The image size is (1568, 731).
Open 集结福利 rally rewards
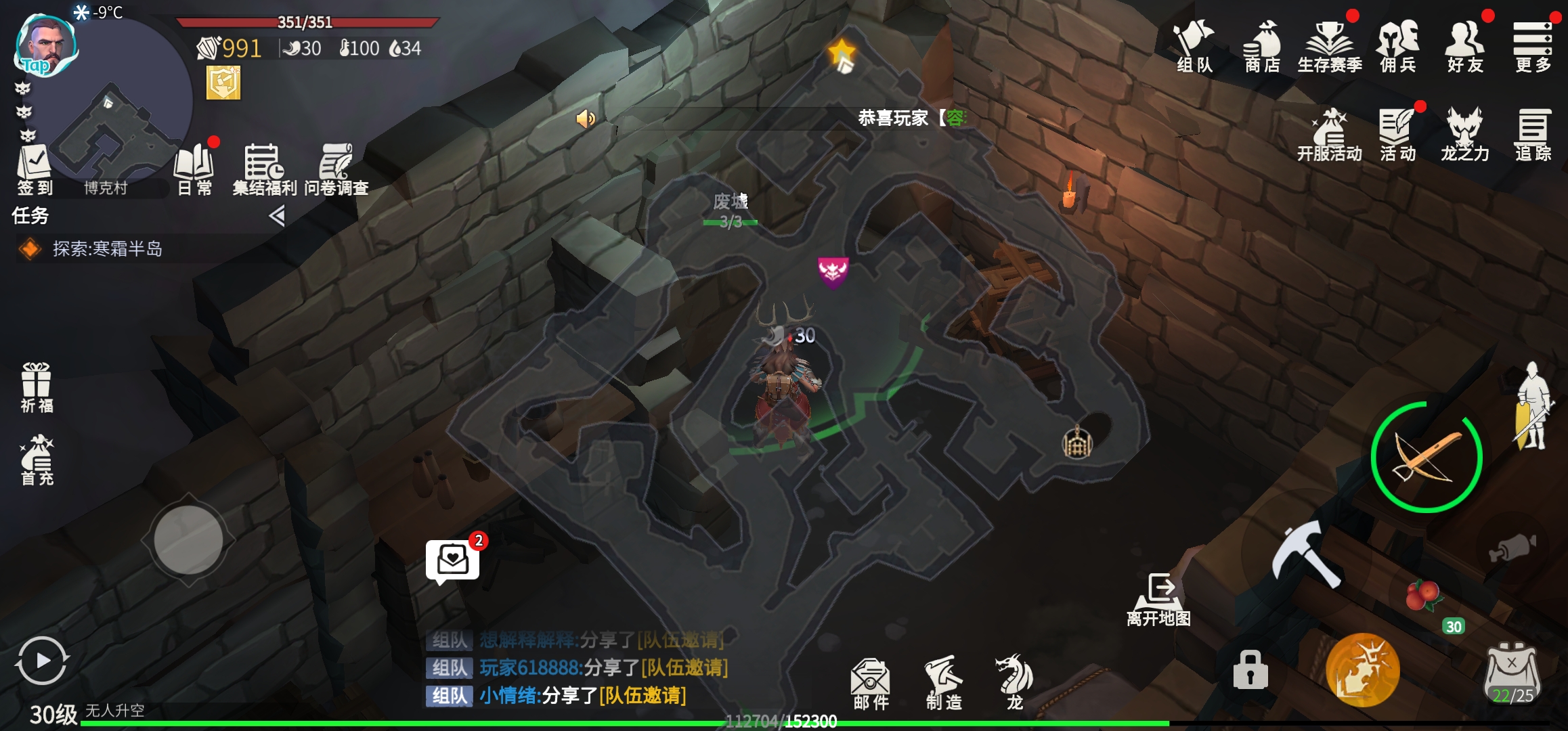(x=264, y=170)
